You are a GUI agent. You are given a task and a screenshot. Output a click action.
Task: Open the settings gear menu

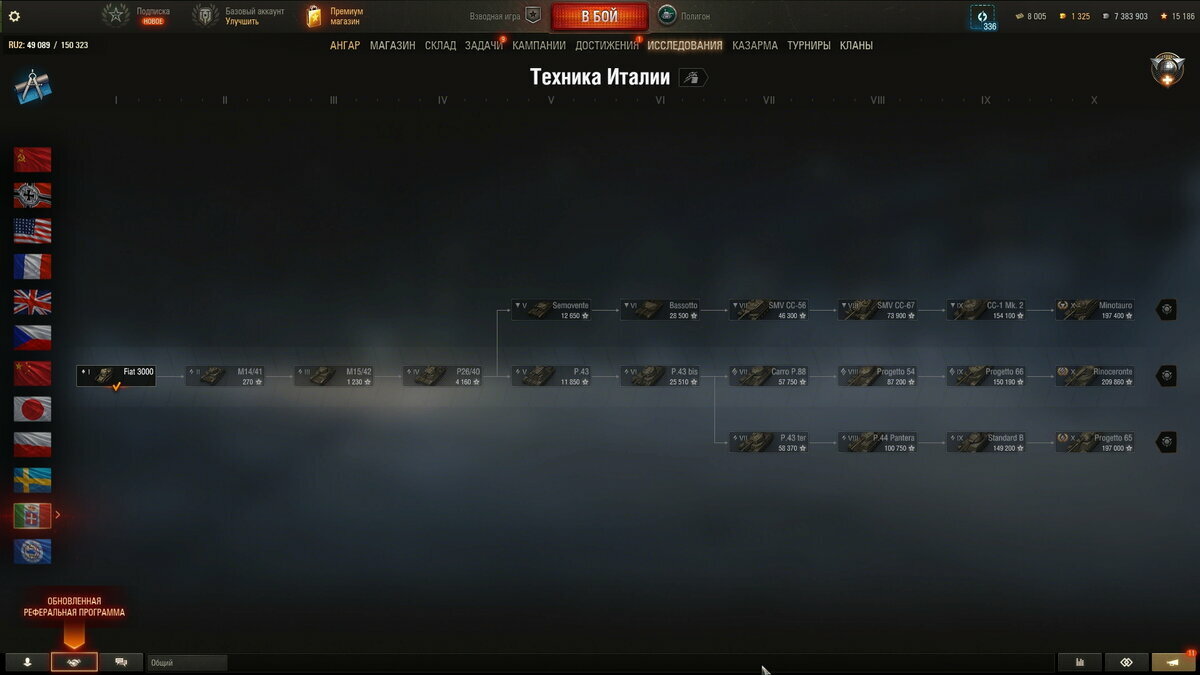pyautogui.click(x=14, y=16)
